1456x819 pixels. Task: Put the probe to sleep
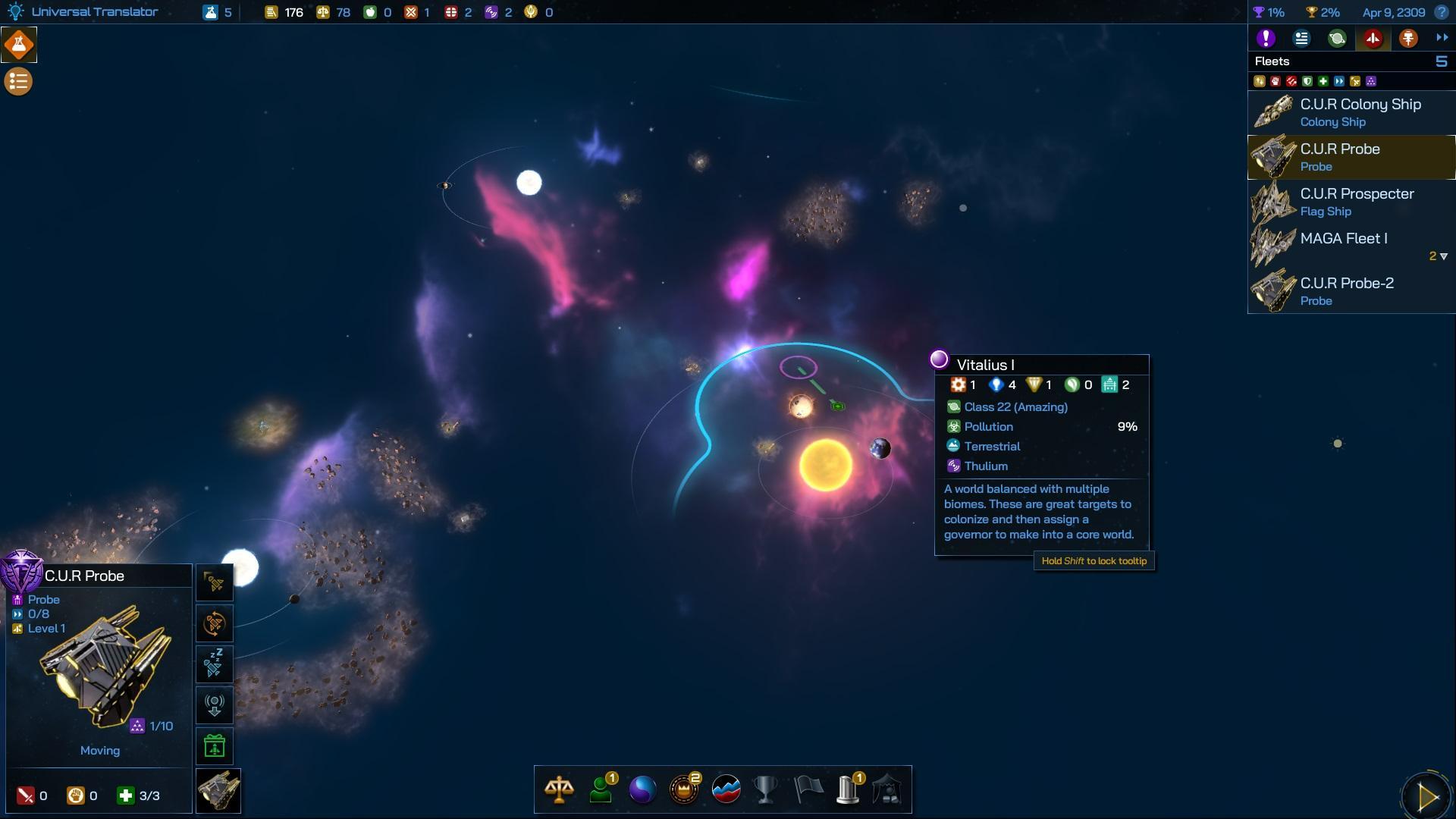215,664
